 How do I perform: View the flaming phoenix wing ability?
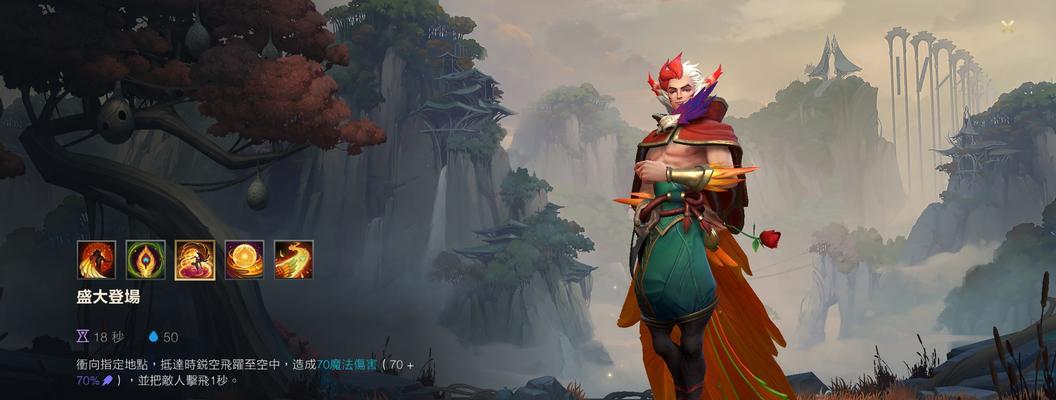[293, 260]
